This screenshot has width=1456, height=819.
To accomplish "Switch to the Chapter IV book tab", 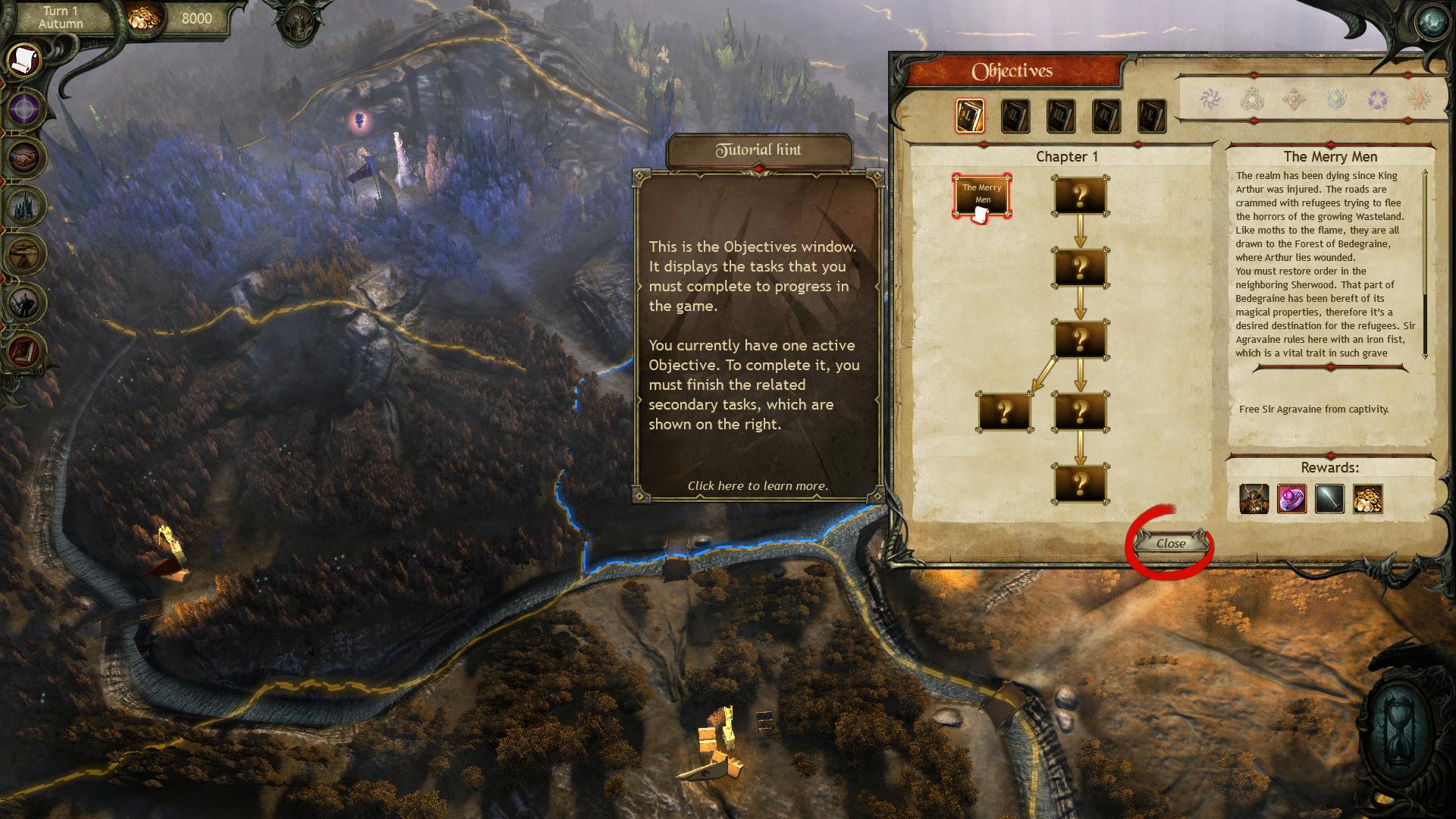I will click(x=1106, y=117).
